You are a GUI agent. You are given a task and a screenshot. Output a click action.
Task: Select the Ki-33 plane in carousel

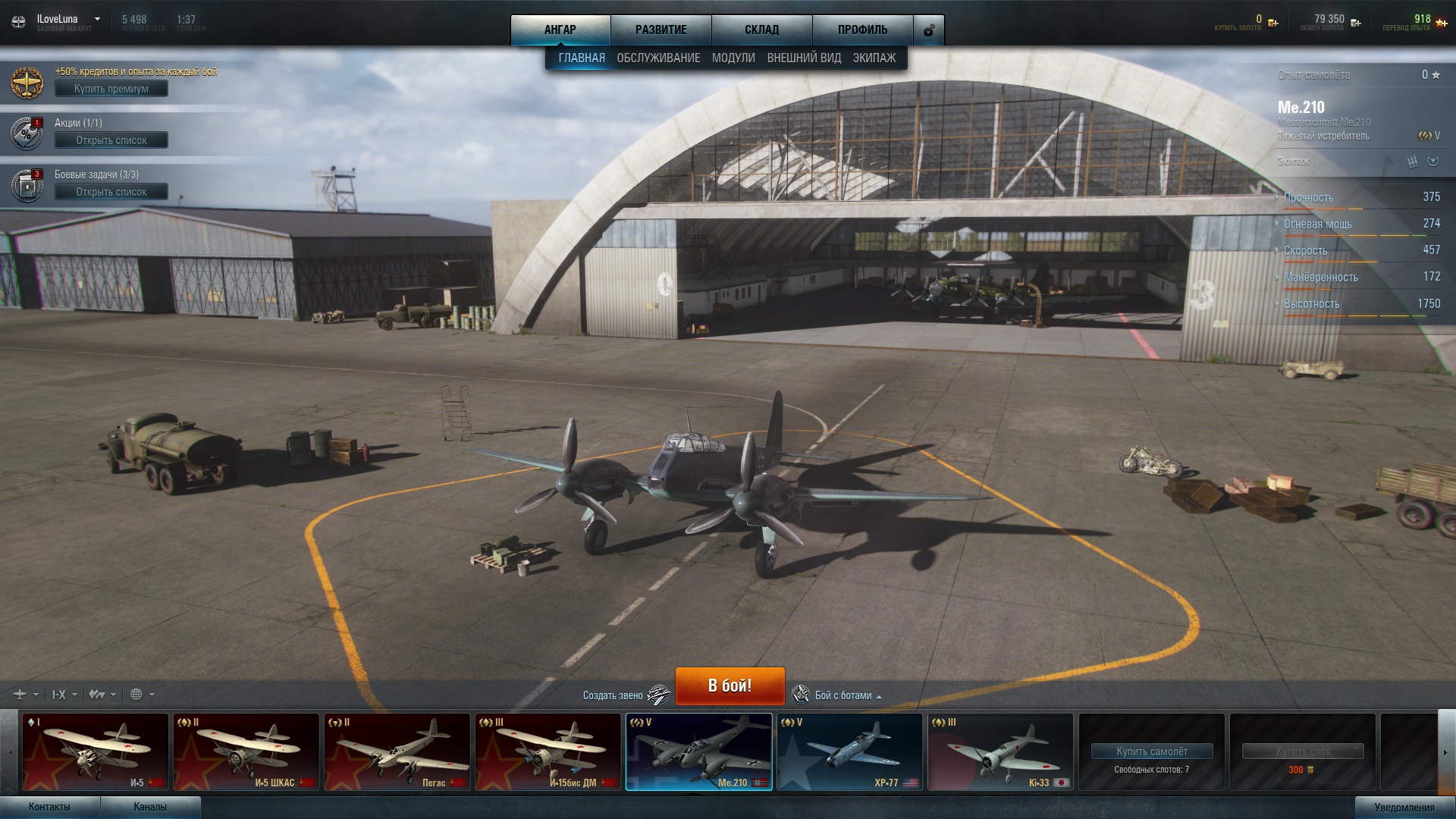click(x=1000, y=752)
